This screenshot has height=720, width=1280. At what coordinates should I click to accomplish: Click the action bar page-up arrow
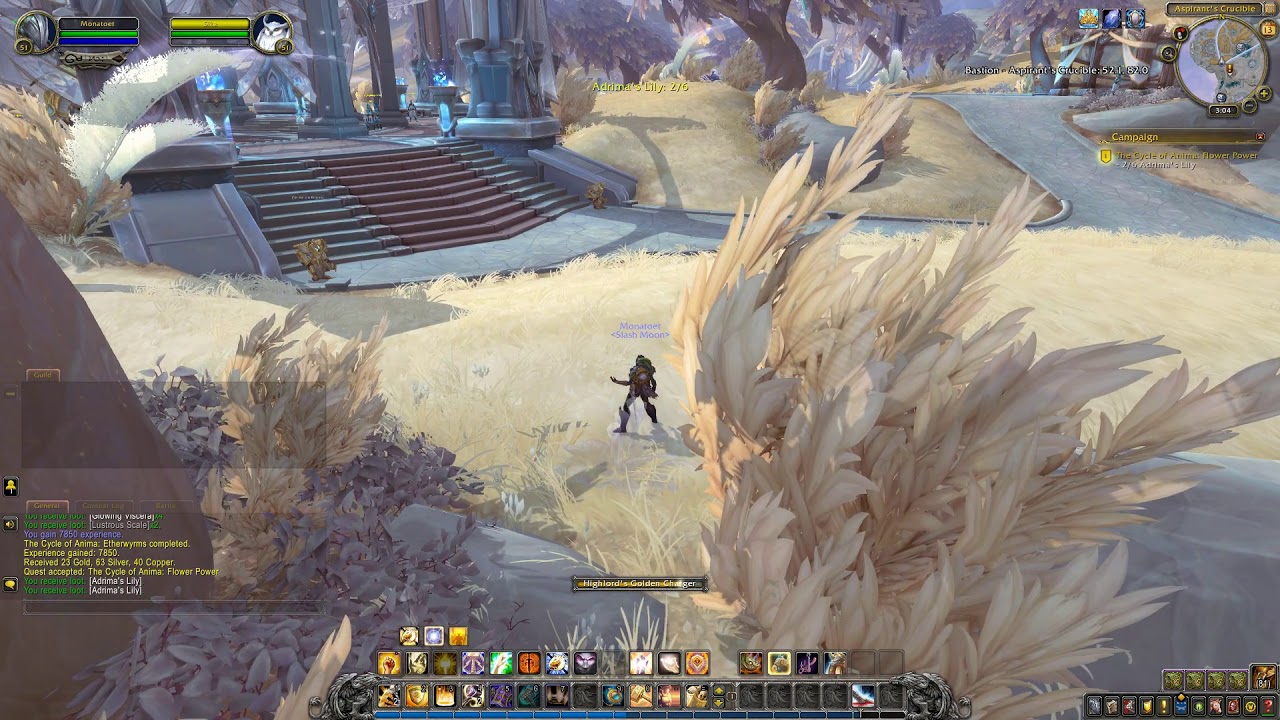[718, 690]
